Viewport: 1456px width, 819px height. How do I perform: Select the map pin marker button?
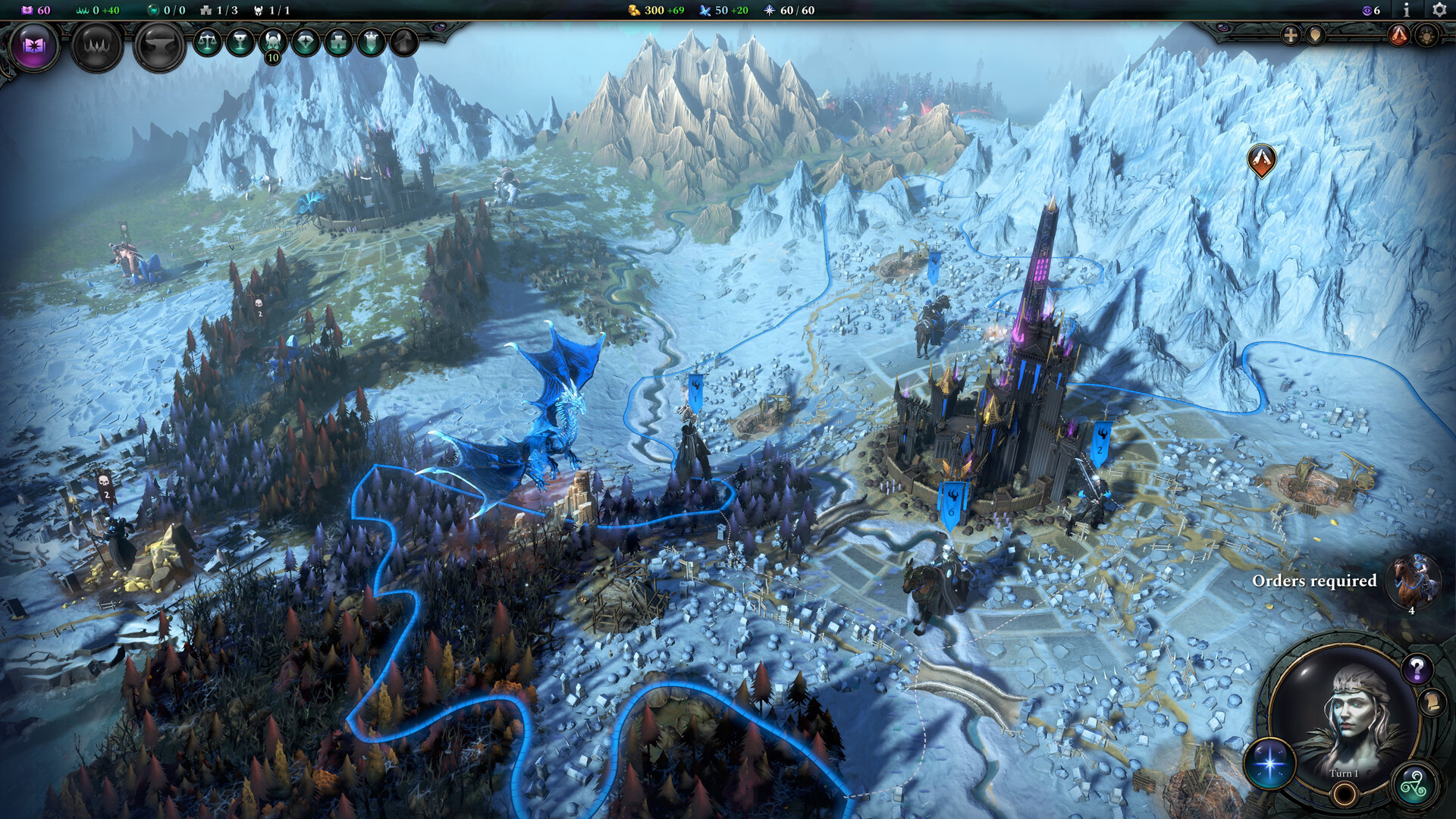pos(1316,35)
